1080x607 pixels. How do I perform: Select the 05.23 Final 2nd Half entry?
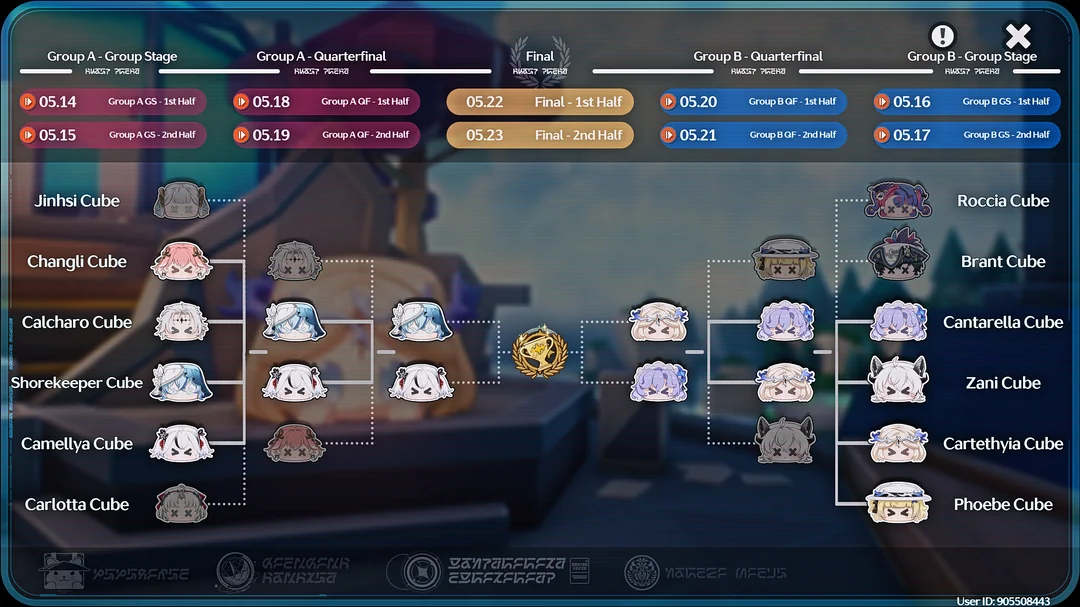point(540,135)
